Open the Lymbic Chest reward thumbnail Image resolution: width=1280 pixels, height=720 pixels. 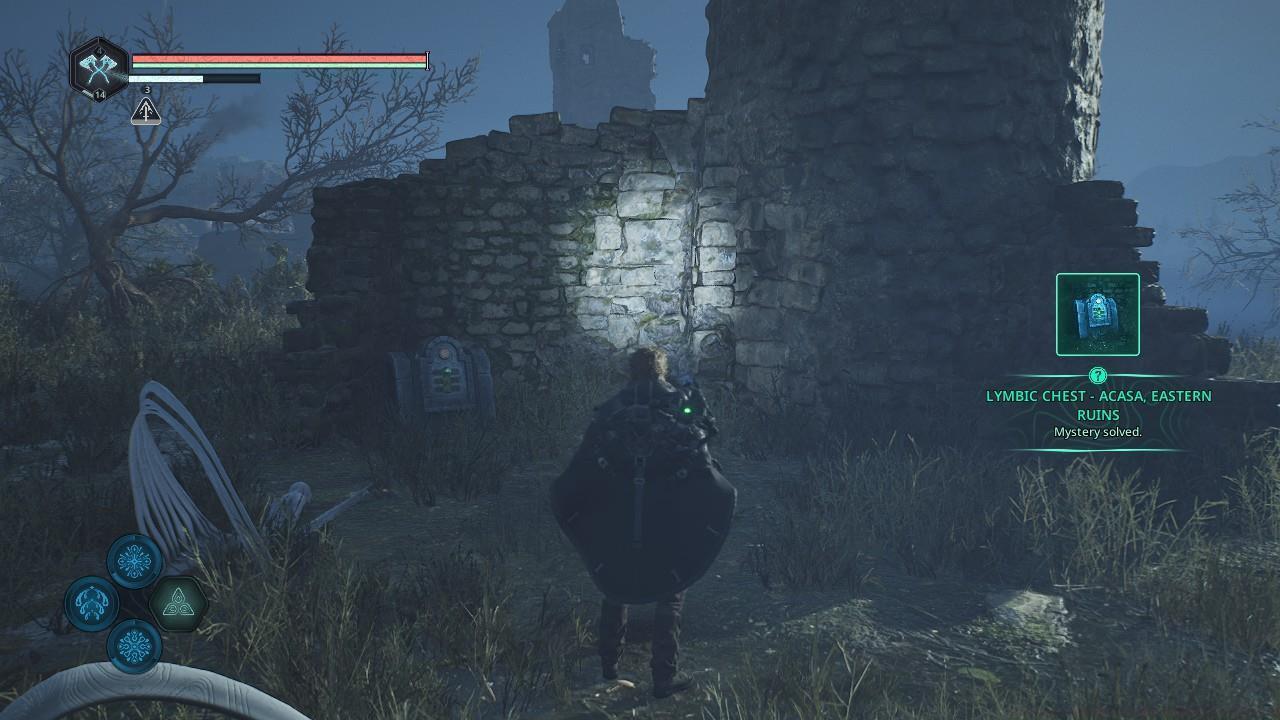point(1097,313)
